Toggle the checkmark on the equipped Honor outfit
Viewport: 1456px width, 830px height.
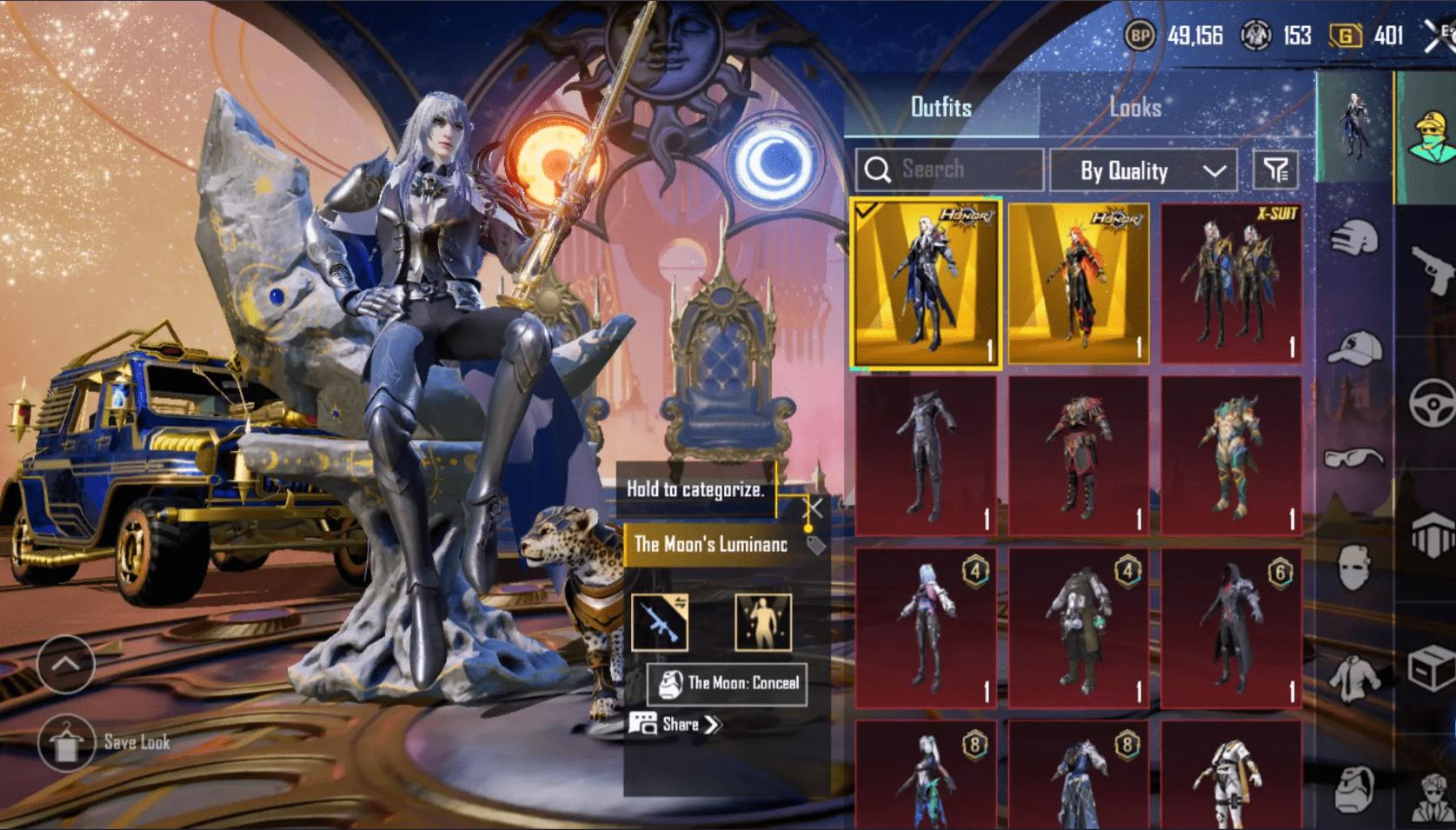(866, 211)
